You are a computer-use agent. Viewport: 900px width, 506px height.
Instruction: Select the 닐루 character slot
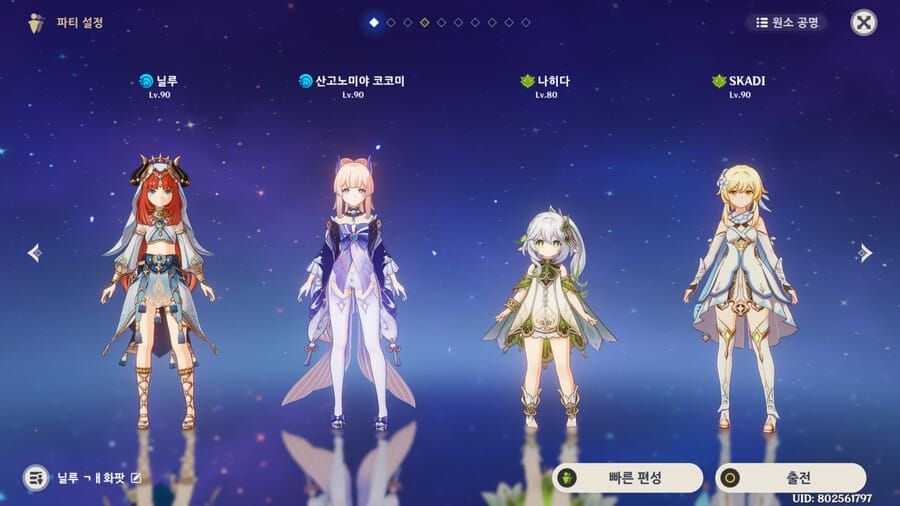(x=160, y=290)
